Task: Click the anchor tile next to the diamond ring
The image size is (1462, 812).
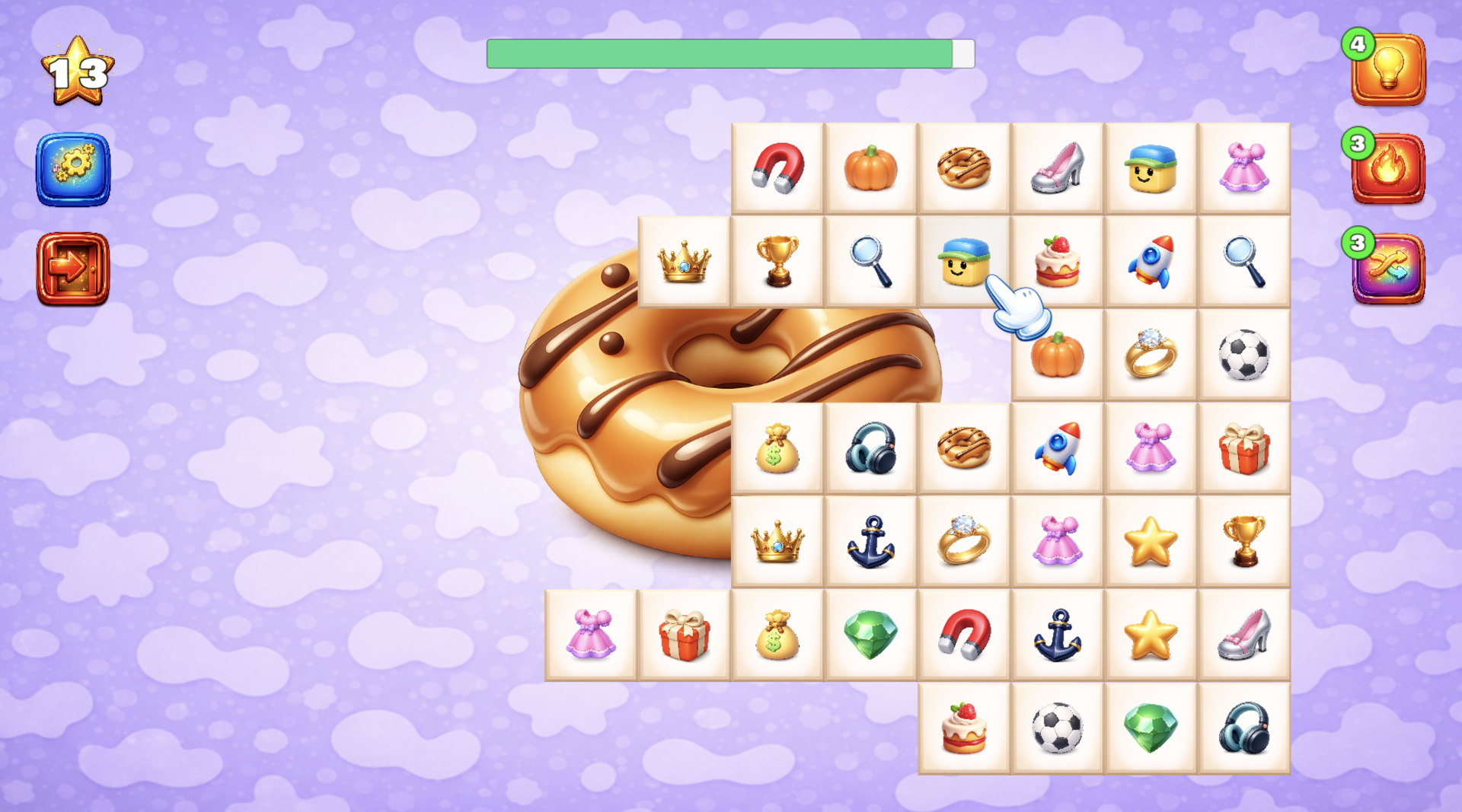Action: pos(870,540)
